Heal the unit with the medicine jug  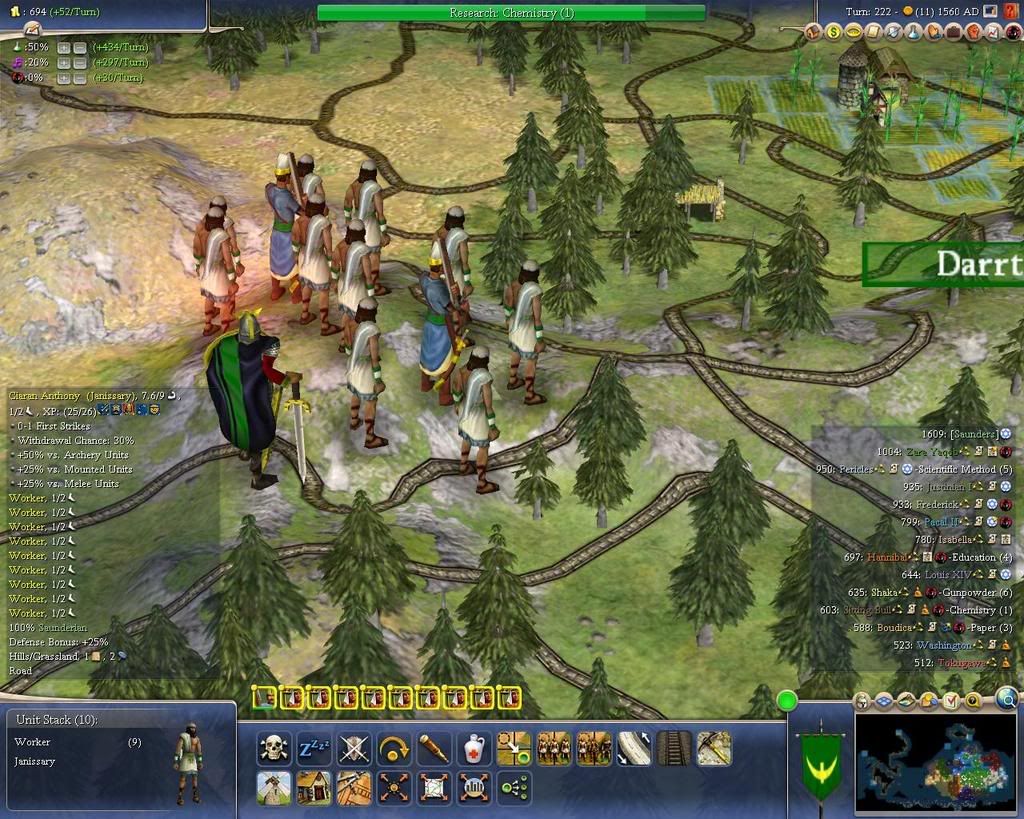[x=474, y=748]
